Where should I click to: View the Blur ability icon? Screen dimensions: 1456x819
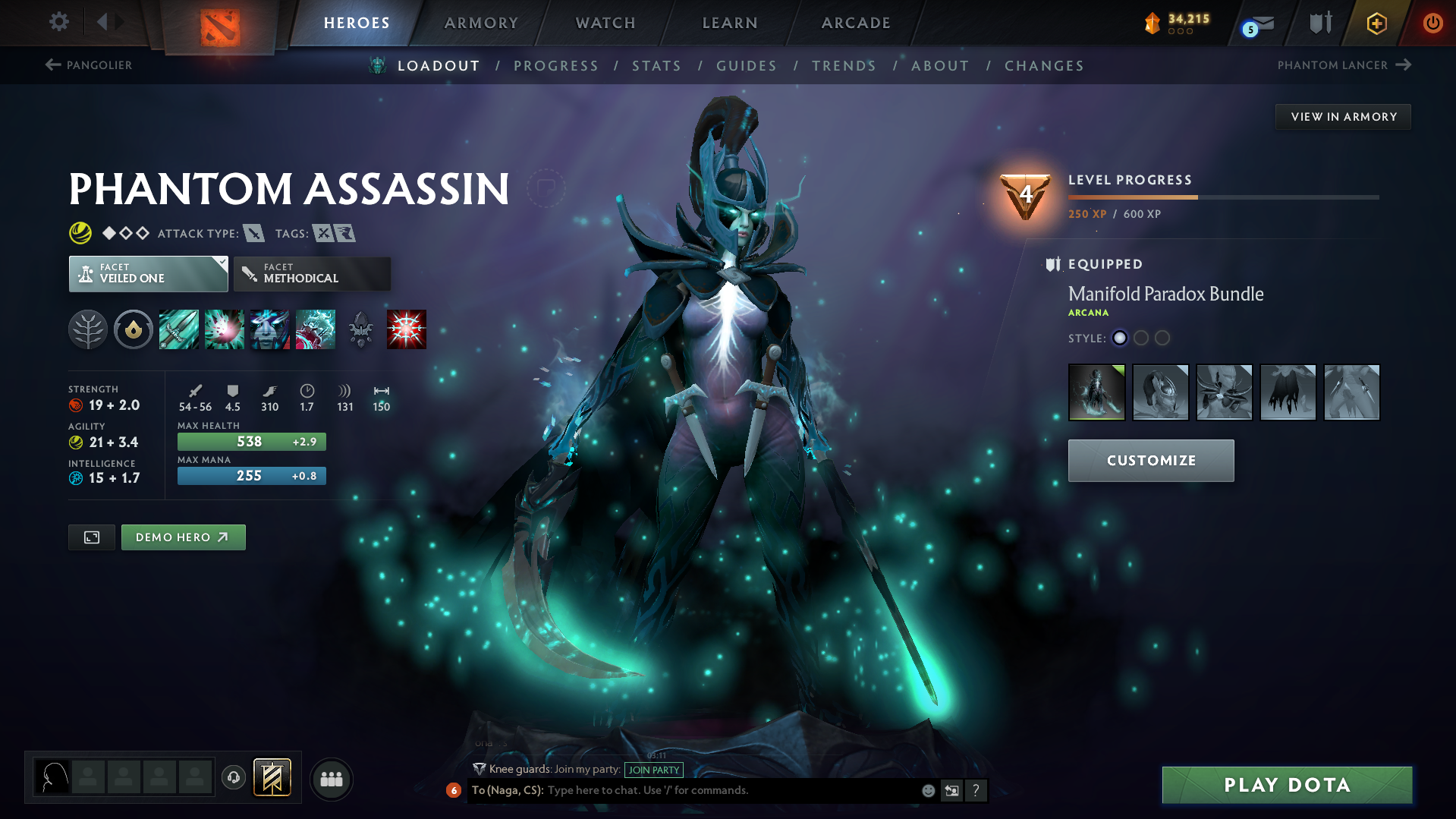tap(270, 329)
